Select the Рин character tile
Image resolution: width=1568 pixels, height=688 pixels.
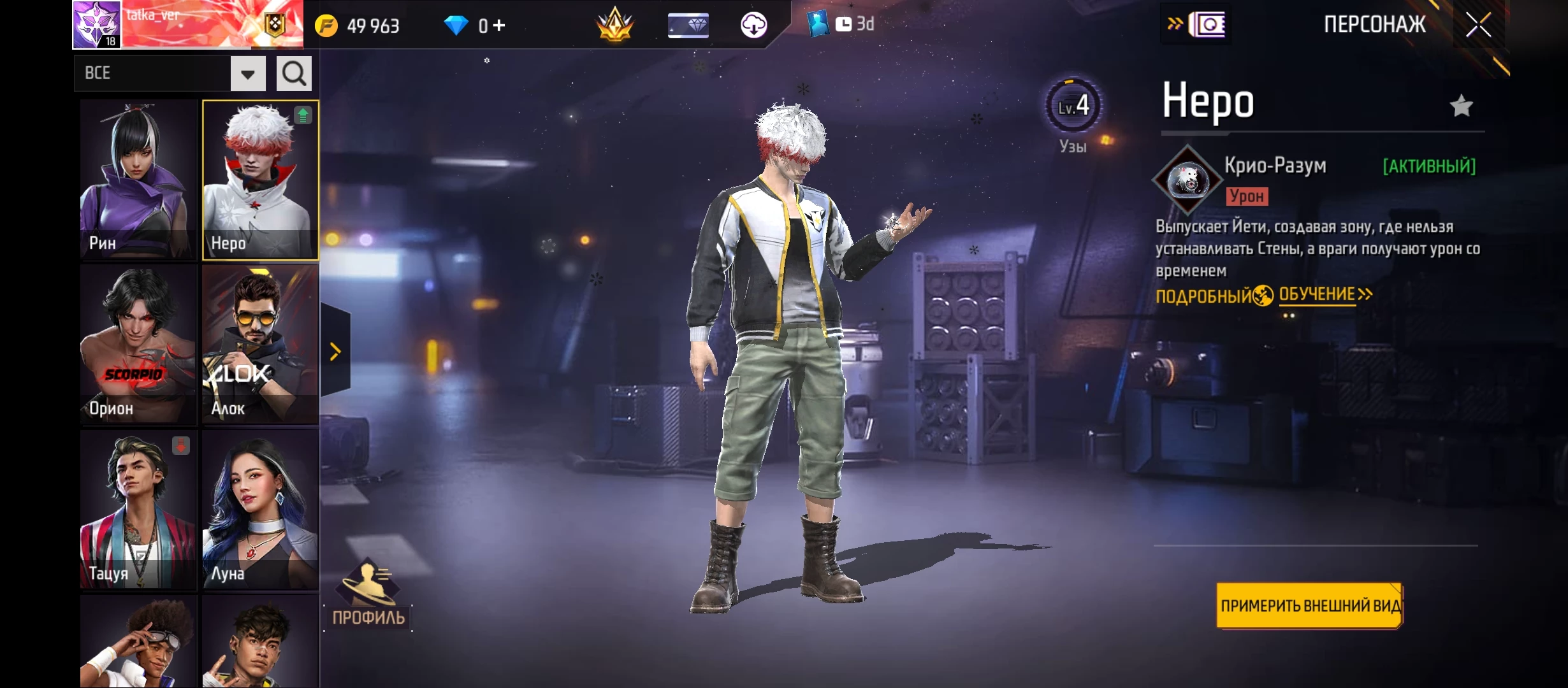coord(138,180)
